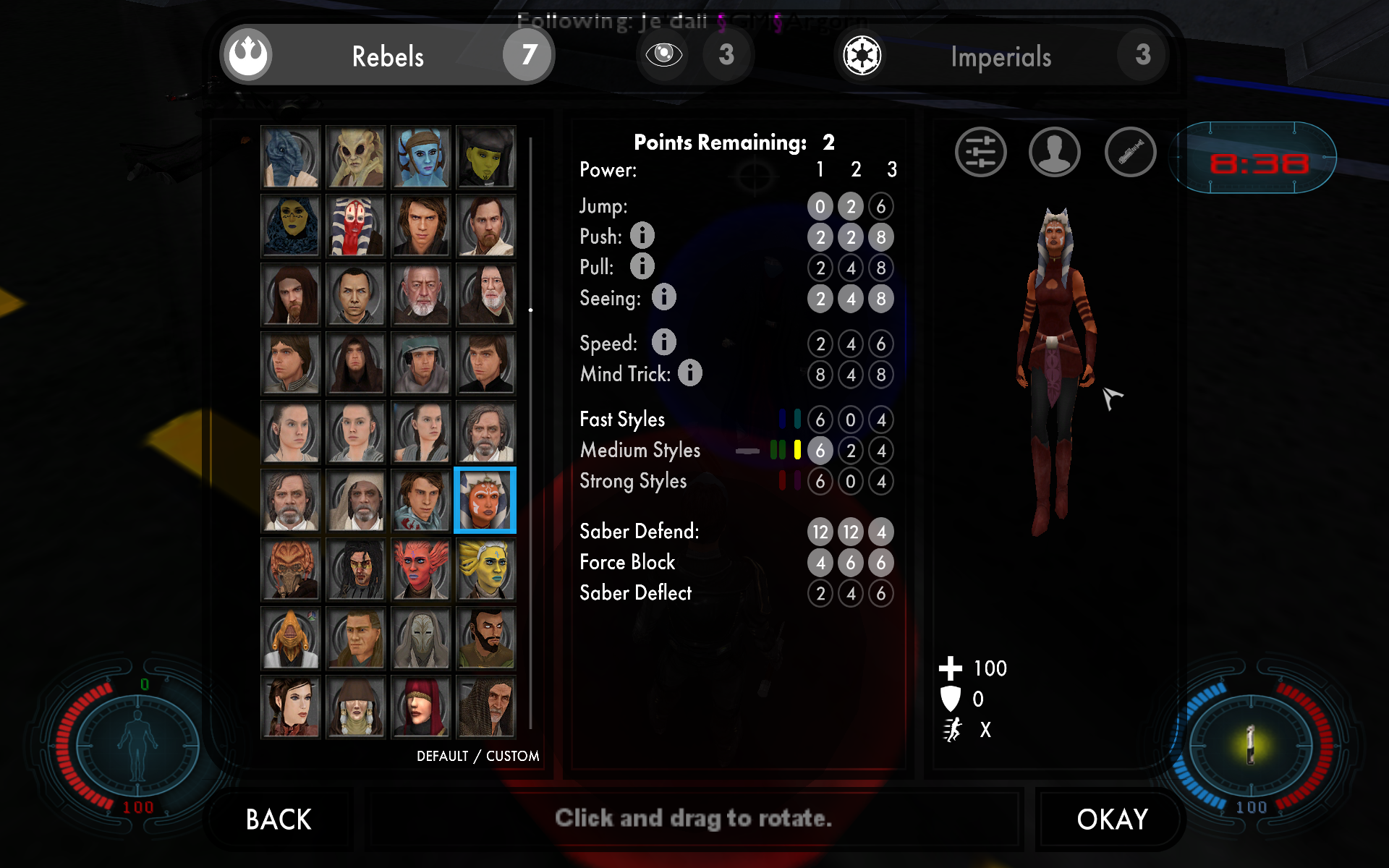Set Saber Deflect to level 1
The height and width of the screenshot is (868, 1389).
820,594
